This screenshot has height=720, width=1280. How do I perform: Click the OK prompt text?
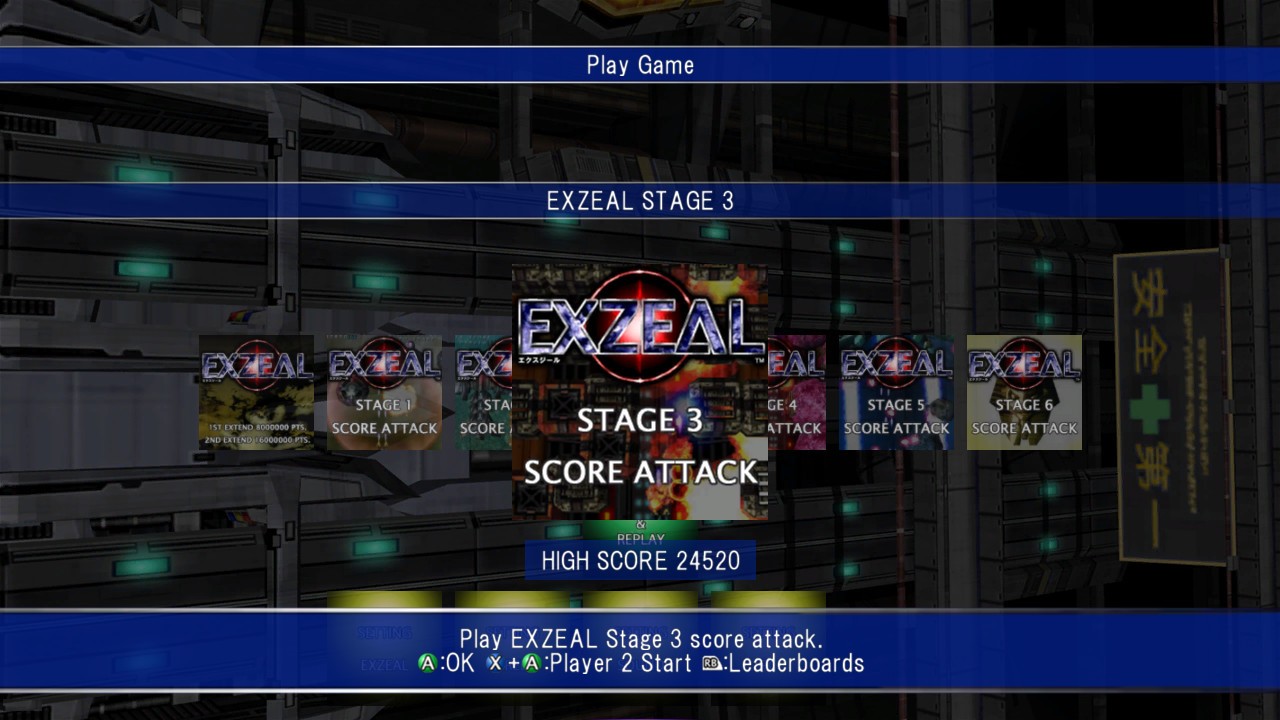(x=461, y=663)
